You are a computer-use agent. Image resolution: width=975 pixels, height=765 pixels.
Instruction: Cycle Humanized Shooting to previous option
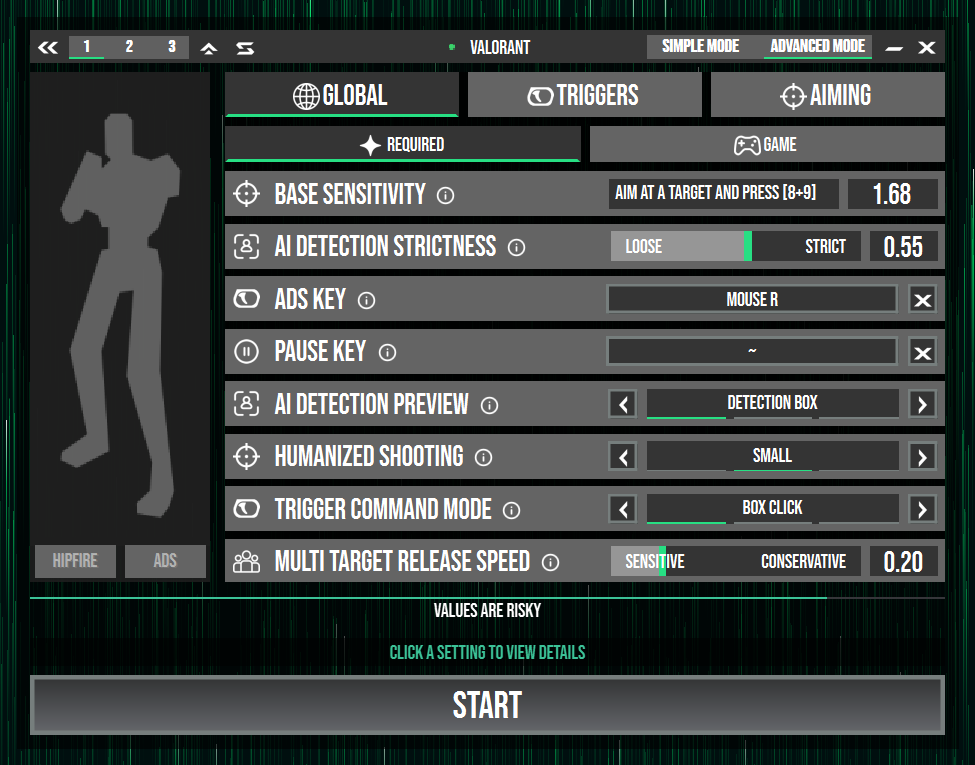pos(624,457)
